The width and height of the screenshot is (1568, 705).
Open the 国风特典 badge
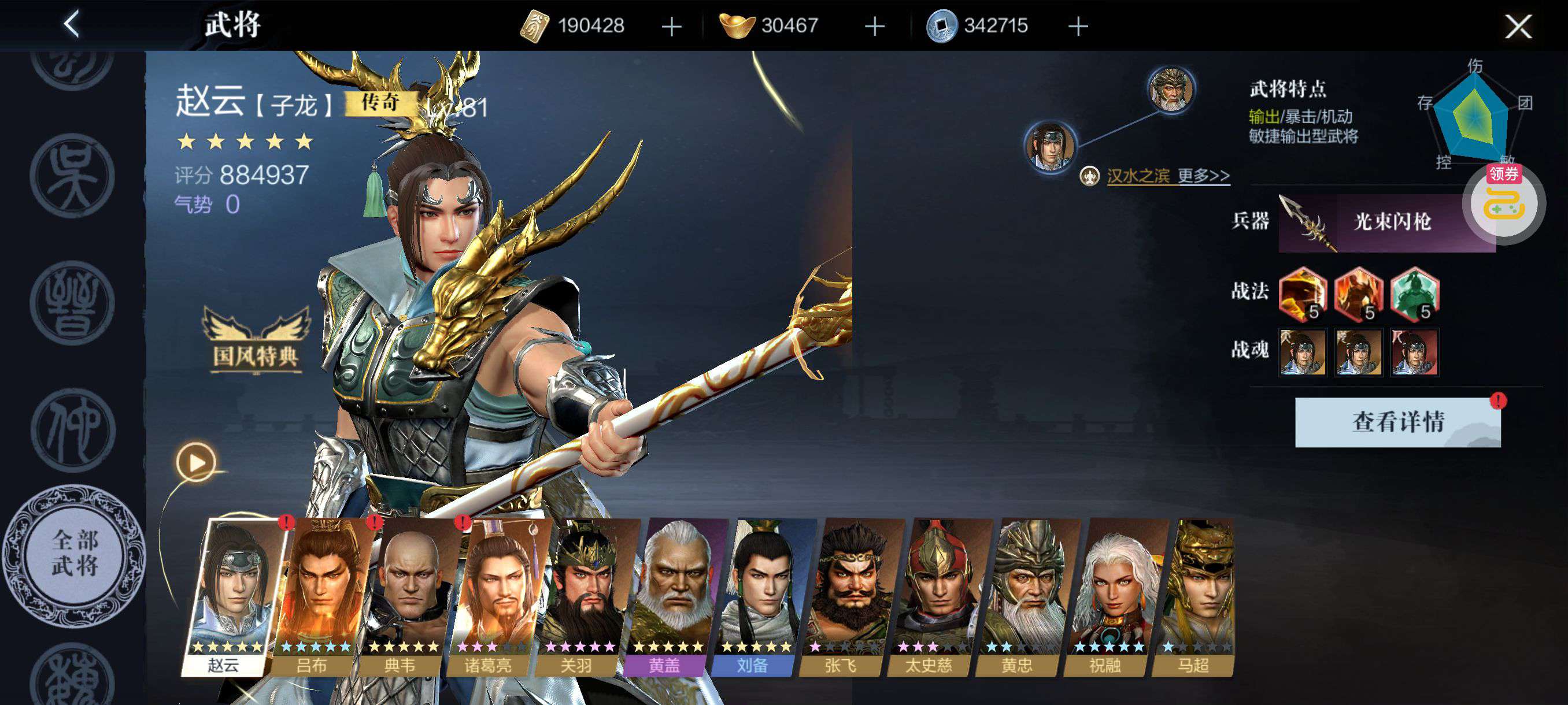coord(256,340)
